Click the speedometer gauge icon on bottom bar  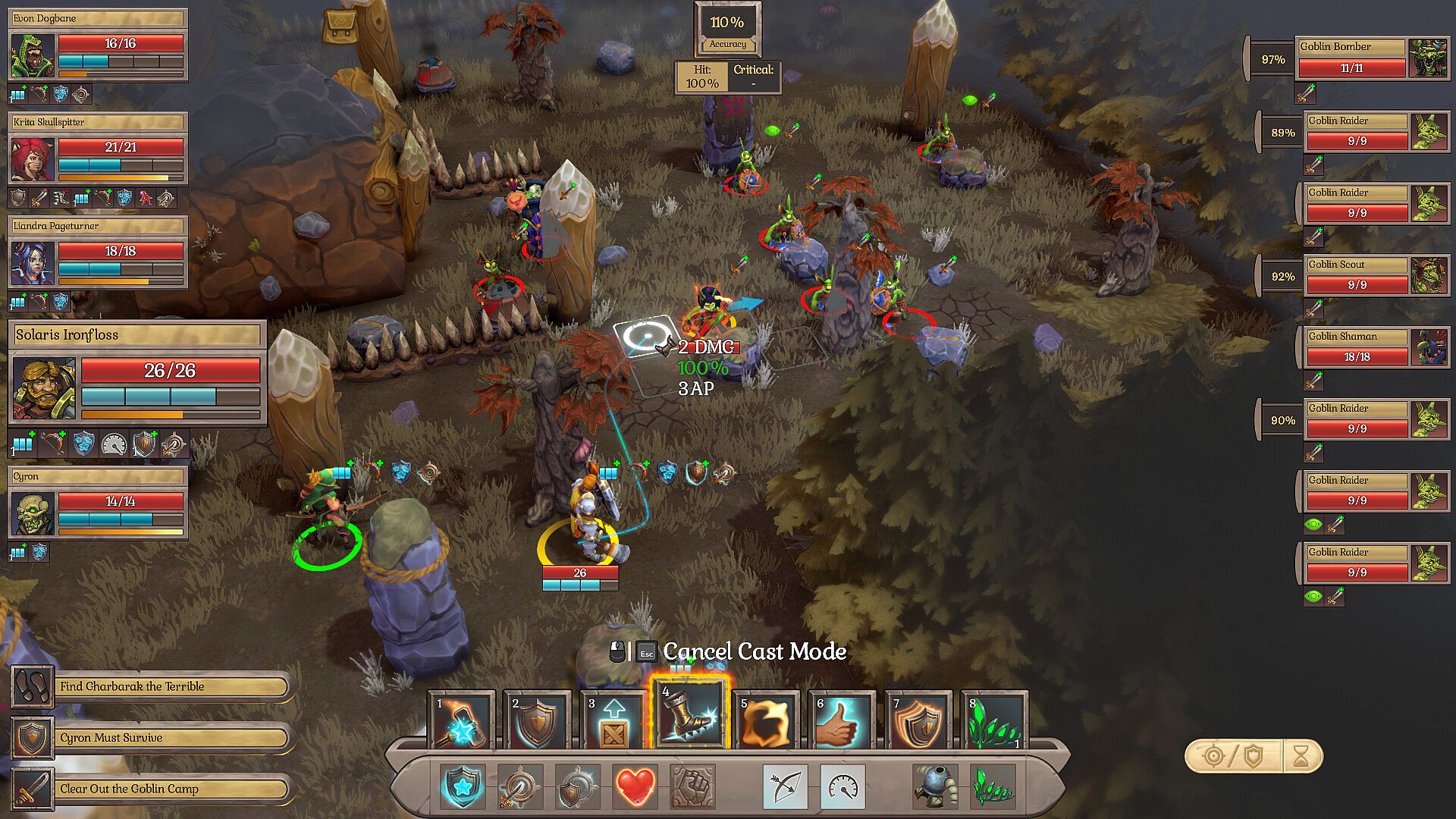[x=843, y=786]
